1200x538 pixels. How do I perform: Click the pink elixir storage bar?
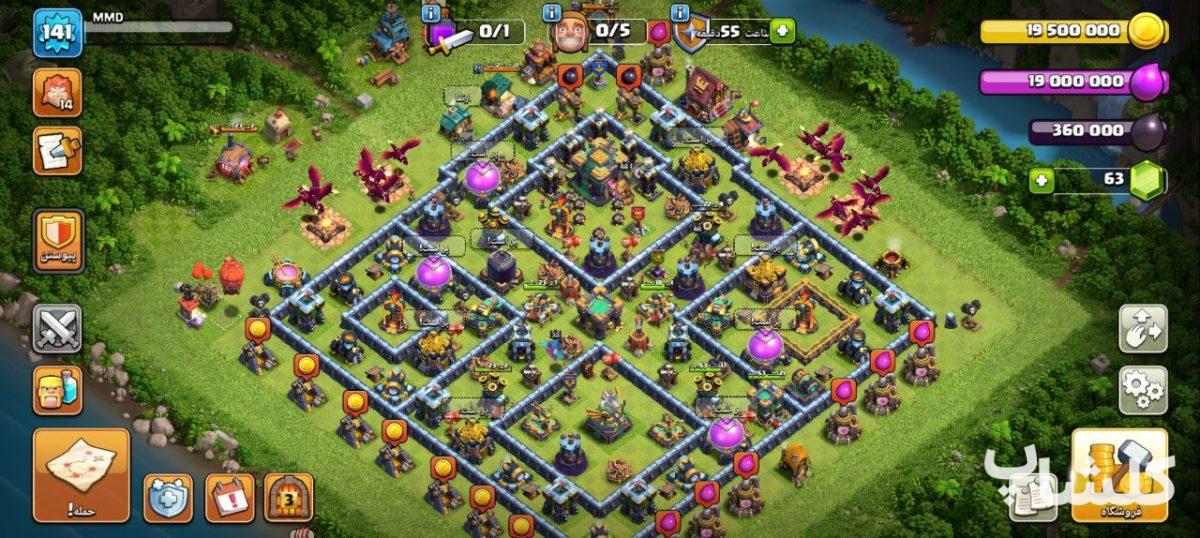click(x=1070, y=82)
